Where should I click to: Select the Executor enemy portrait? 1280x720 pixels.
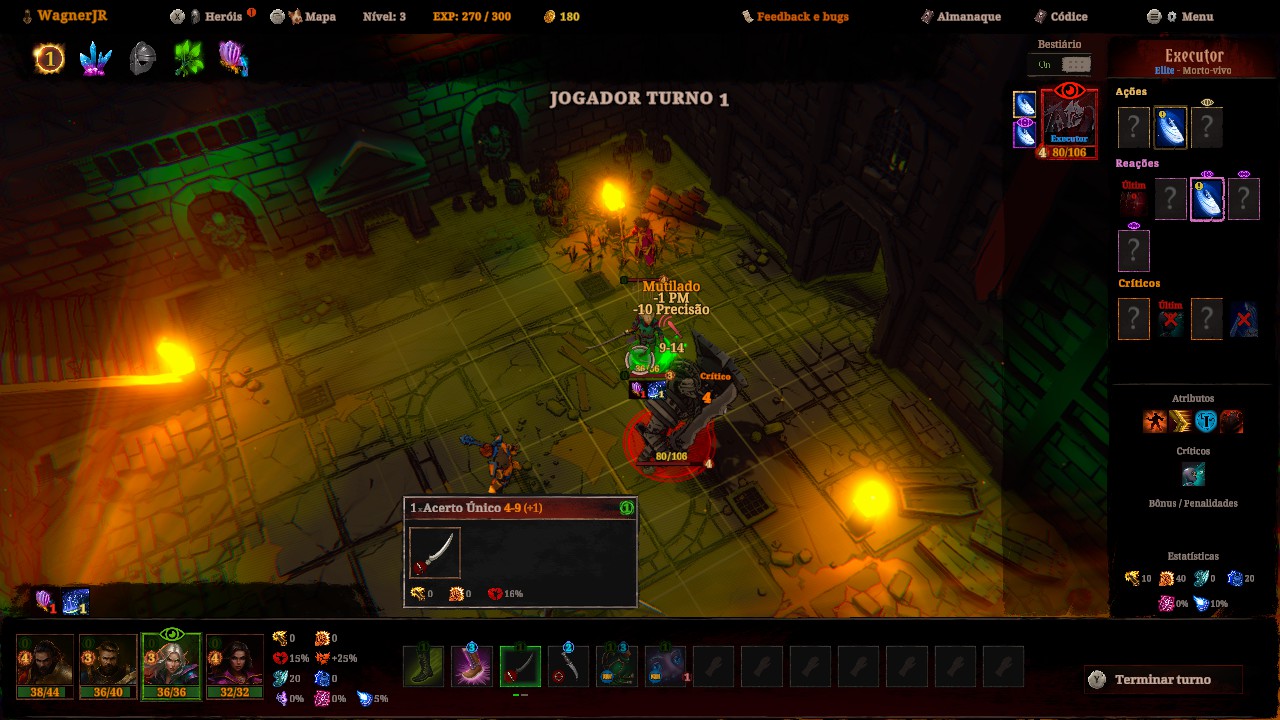pos(1069,118)
